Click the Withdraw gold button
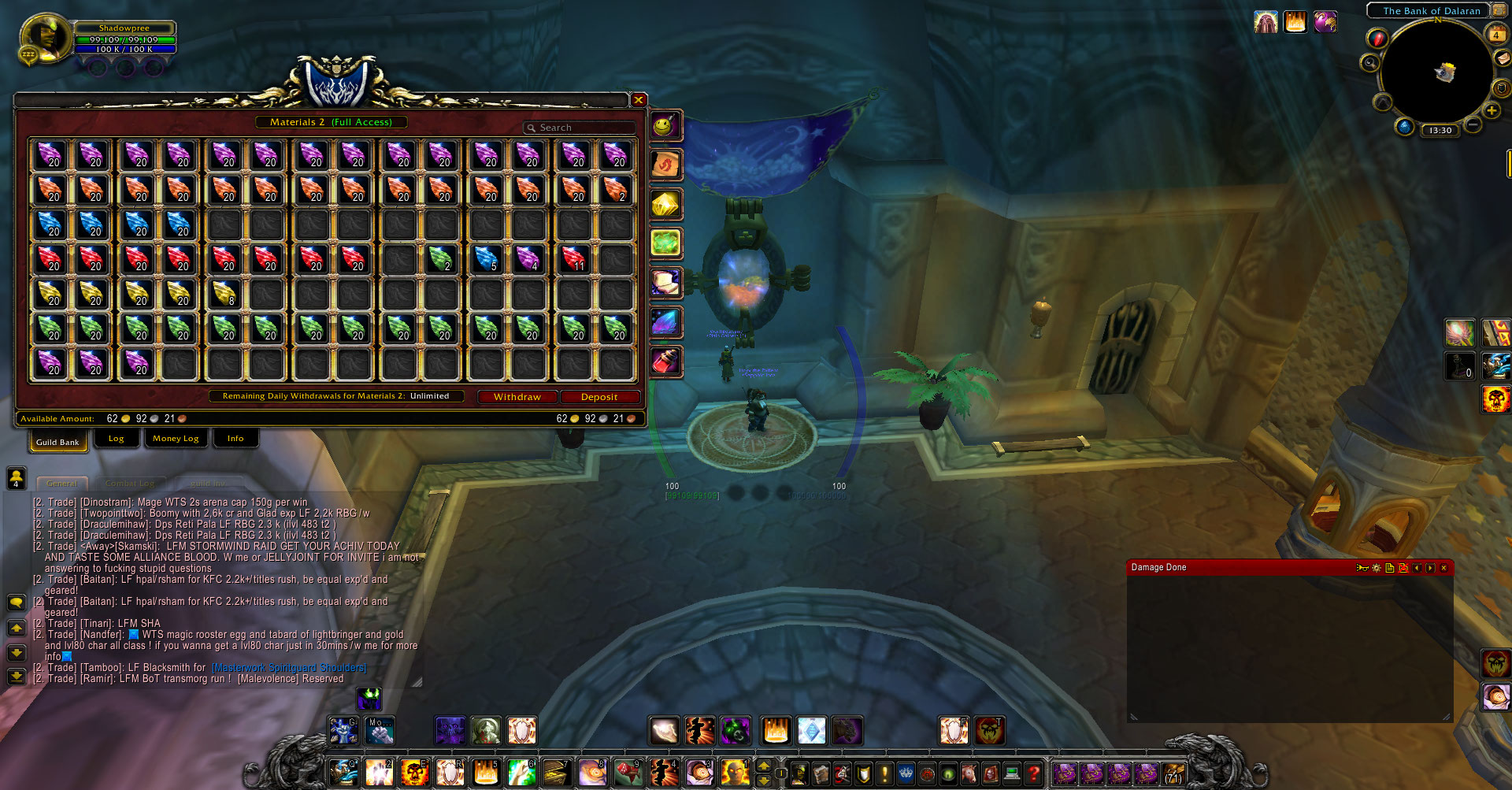 [517, 397]
